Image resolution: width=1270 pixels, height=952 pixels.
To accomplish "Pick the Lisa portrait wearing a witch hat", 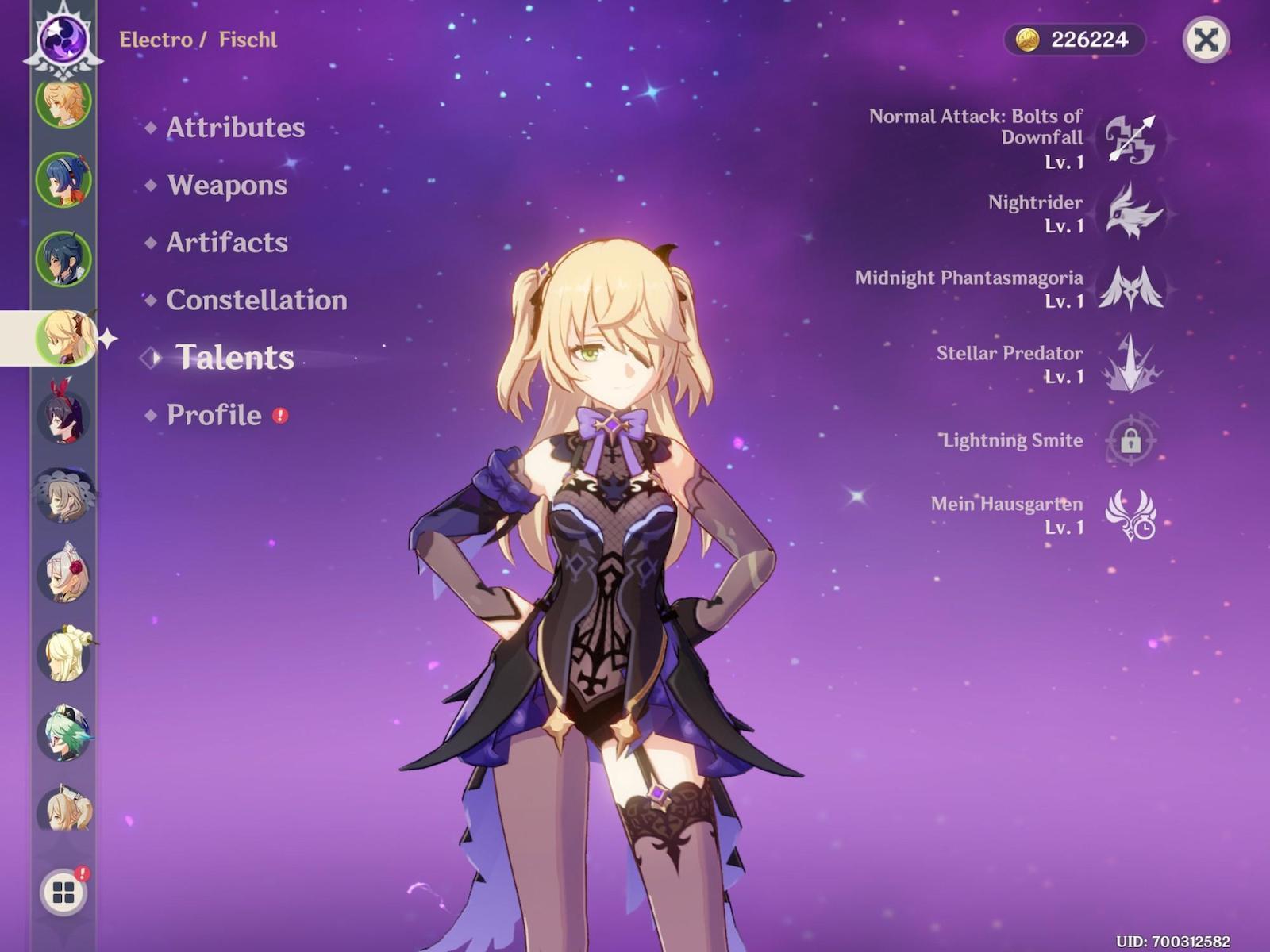I will coord(63,495).
